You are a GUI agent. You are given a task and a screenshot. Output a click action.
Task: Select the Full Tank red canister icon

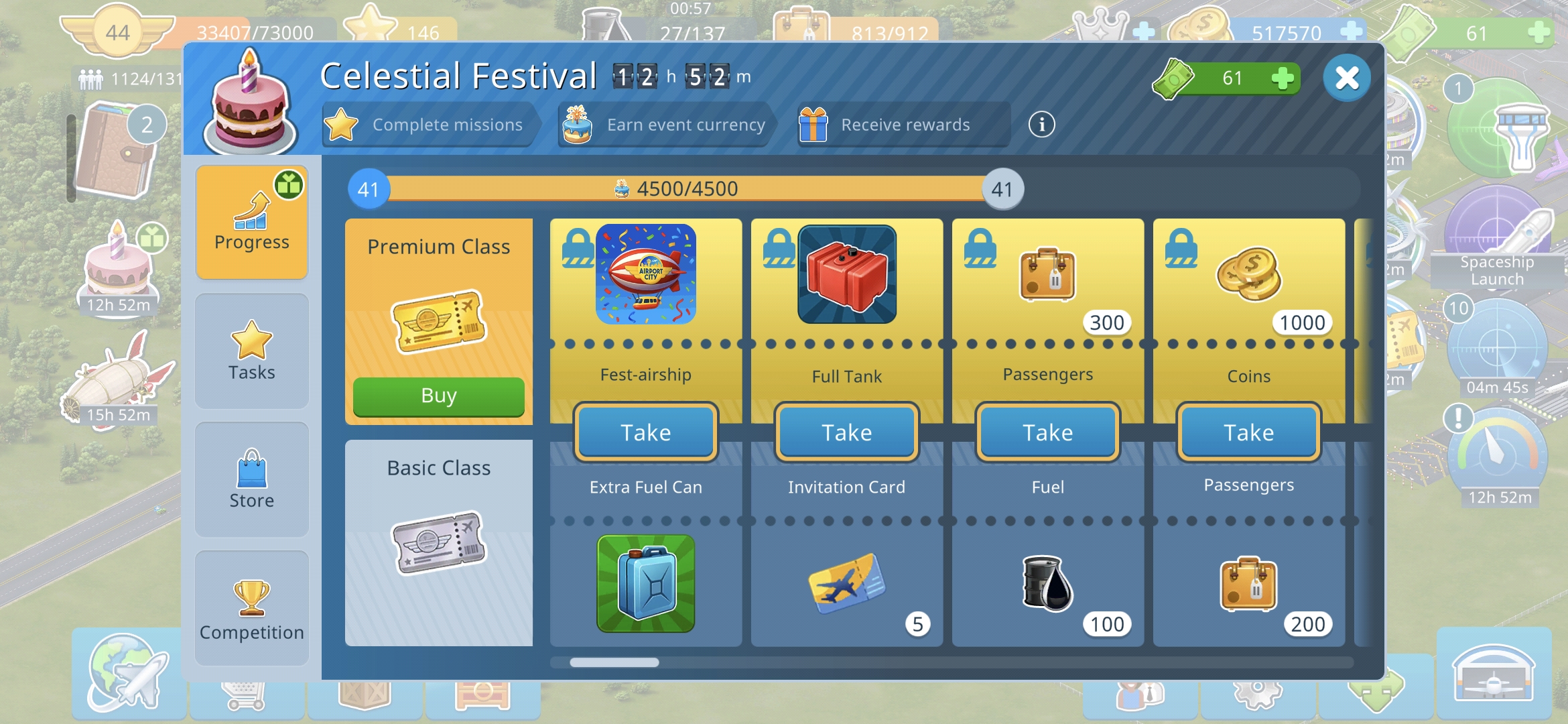[x=846, y=274]
